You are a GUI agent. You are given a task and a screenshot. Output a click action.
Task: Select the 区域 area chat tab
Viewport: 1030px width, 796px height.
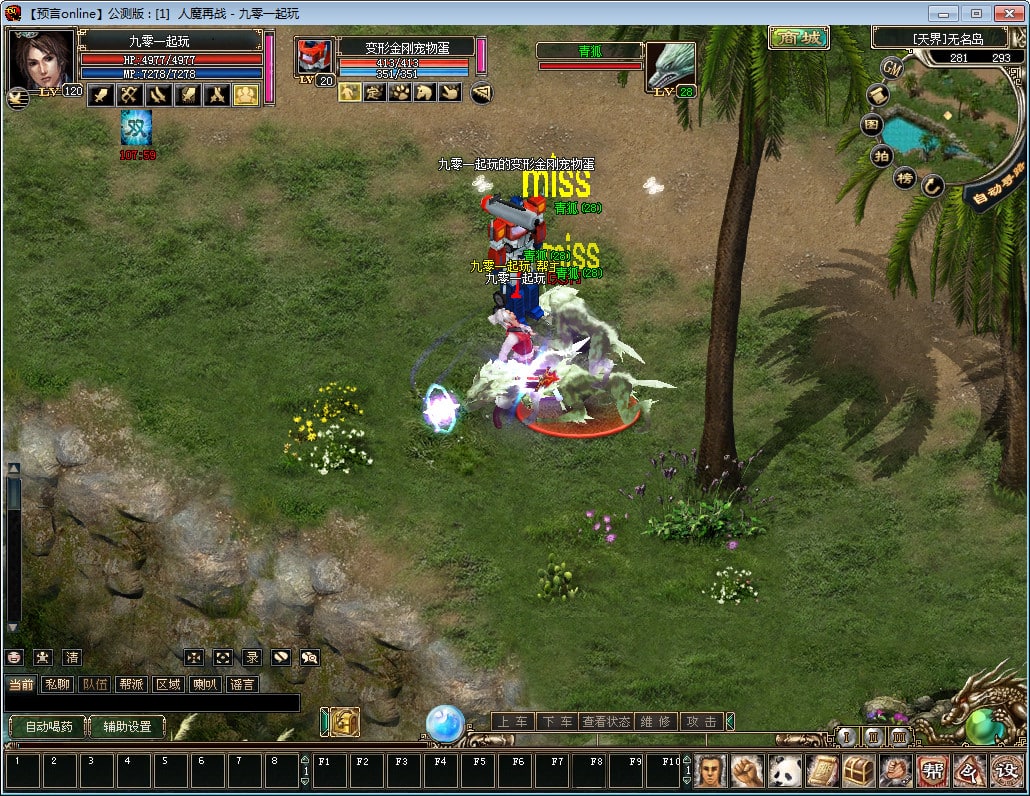(168, 684)
